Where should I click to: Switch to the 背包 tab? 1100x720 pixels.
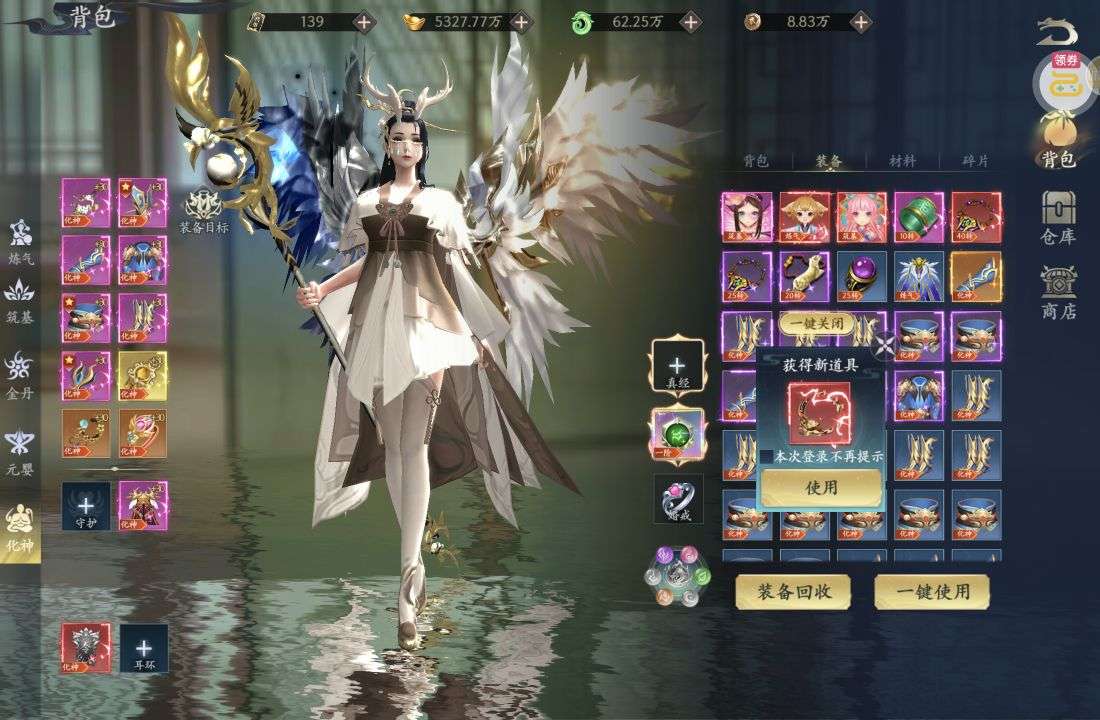(x=756, y=160)
